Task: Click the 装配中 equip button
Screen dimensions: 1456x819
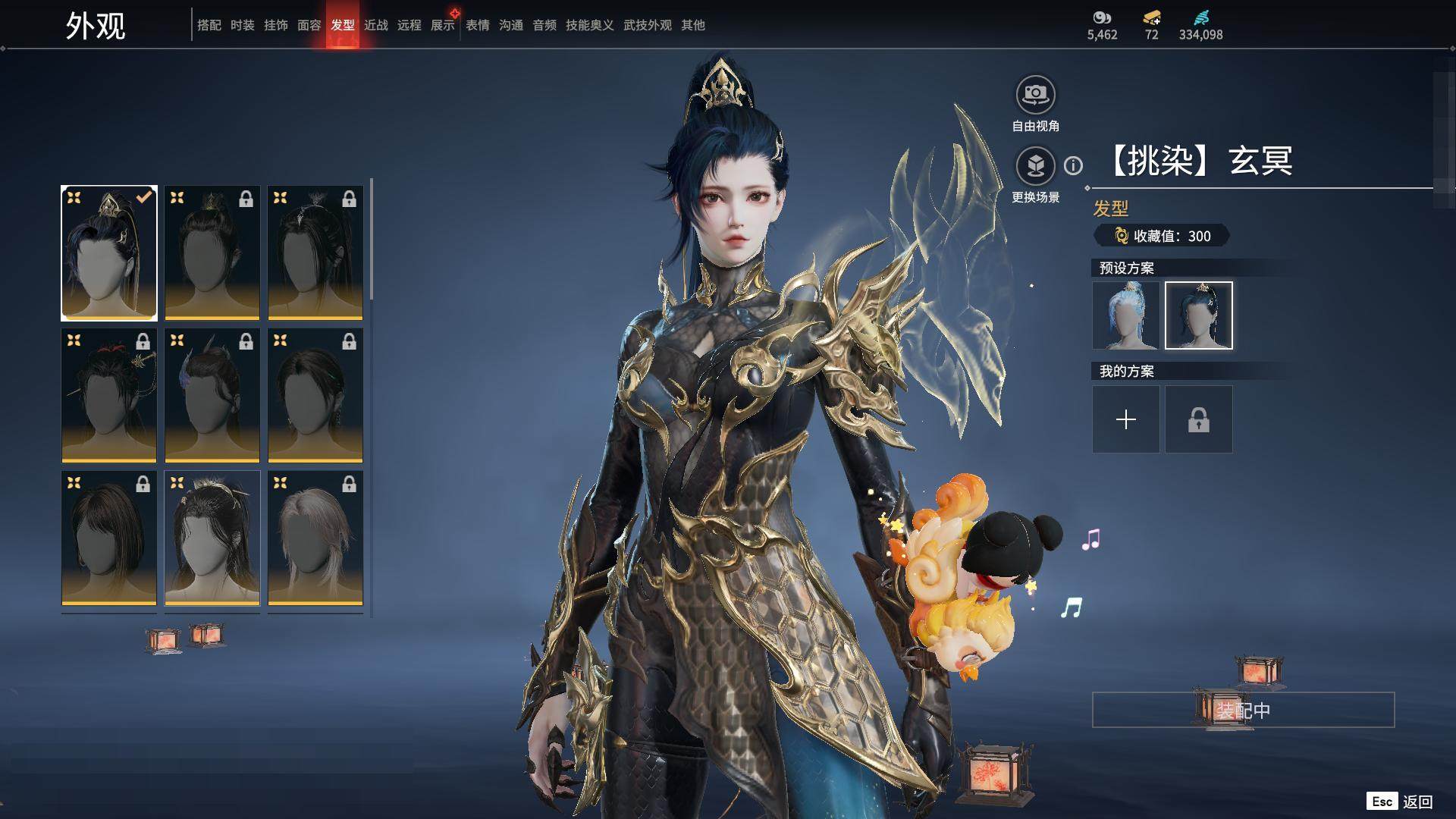Action: coord(1243,710)
